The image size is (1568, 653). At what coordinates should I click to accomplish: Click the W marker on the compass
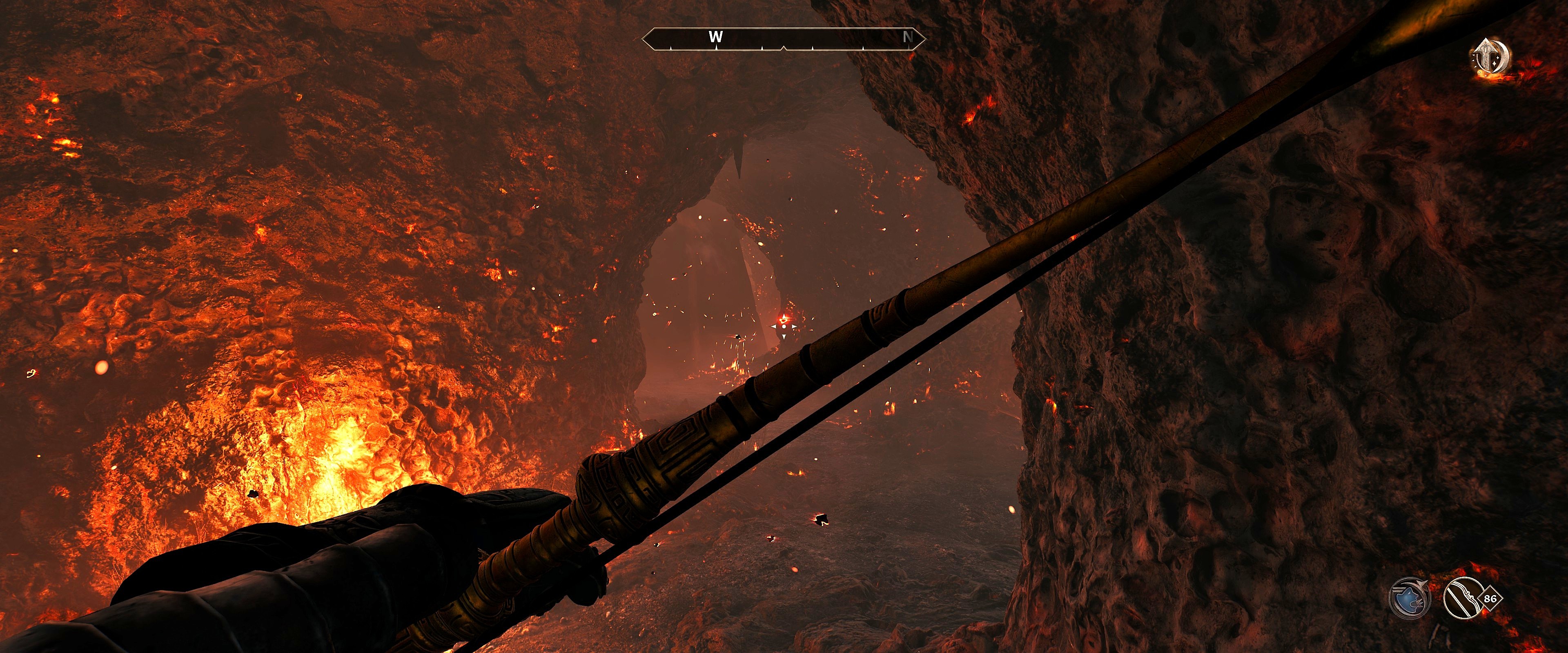[x=715, y=37]
